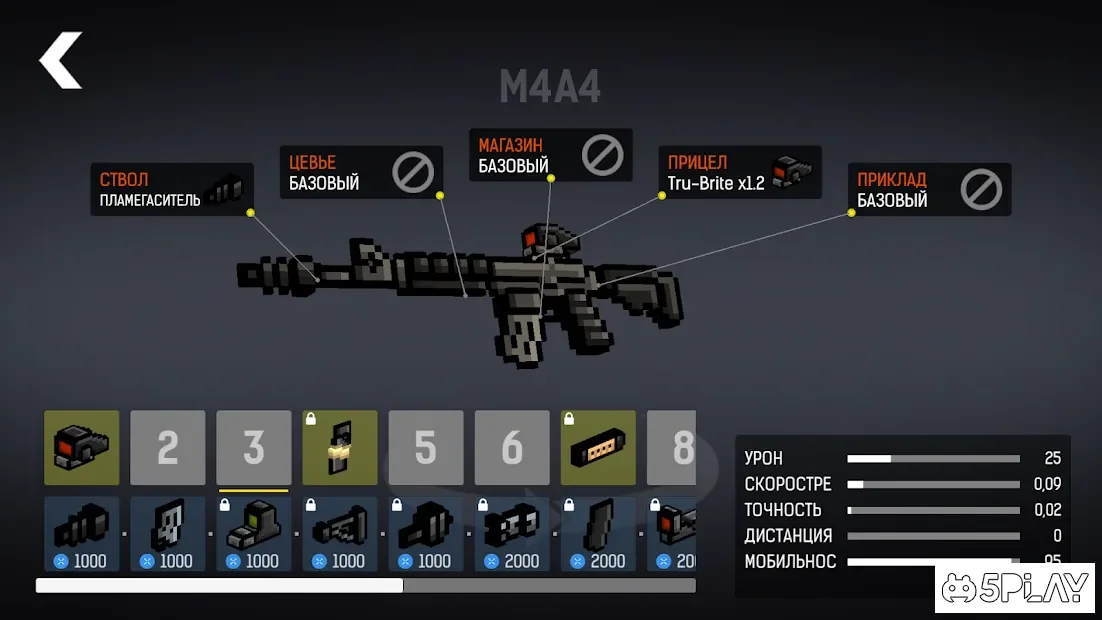
Task: Select the Приклад stock attachment slot
Action: click(929, 190)
